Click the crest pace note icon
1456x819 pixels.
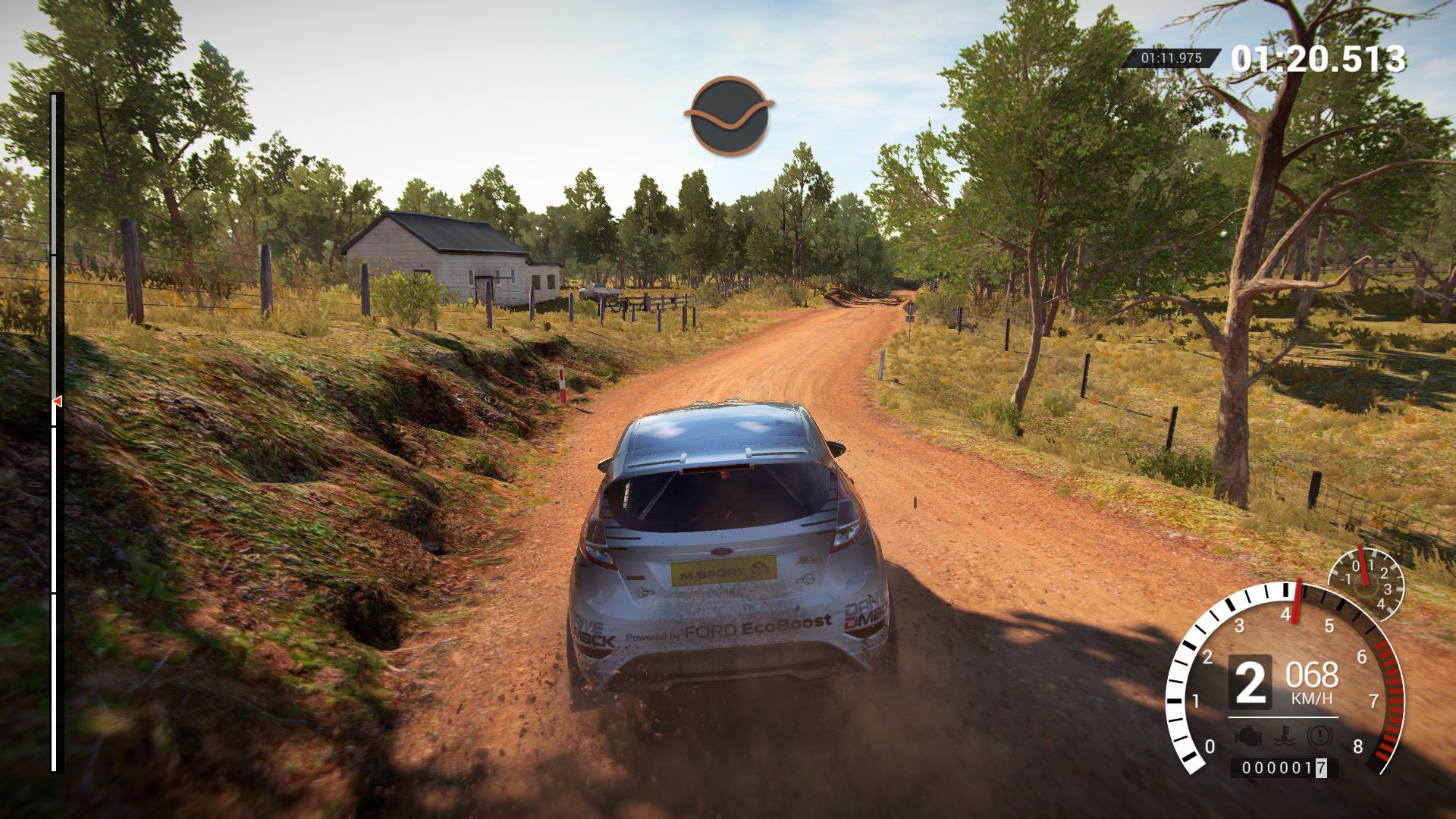pyautogui.click(x=729, y=115)
